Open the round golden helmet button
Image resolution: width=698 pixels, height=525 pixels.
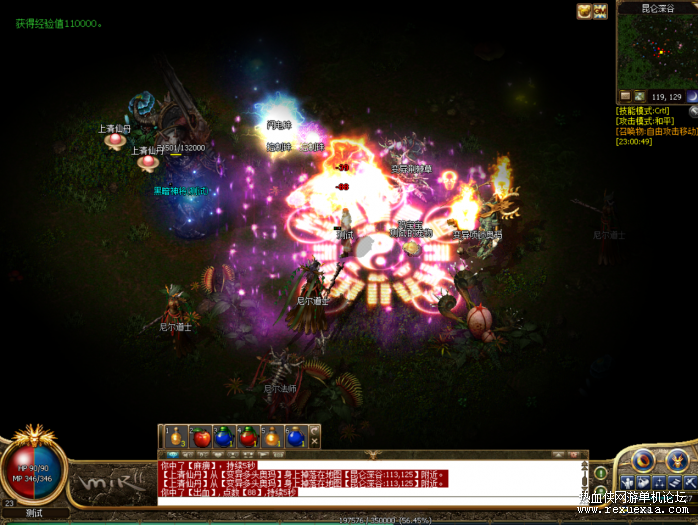click(679, 461)
